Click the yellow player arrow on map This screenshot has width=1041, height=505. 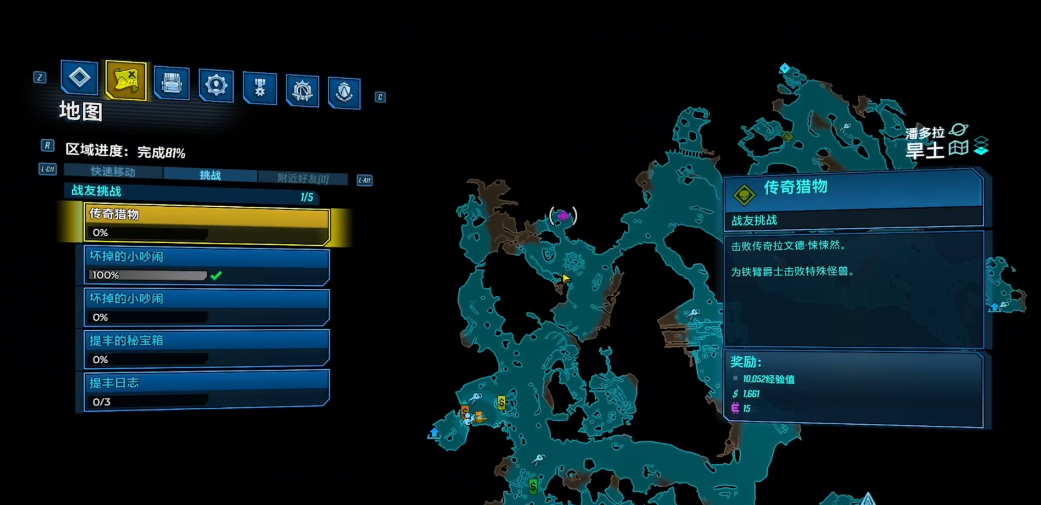[x=566, y=279]
